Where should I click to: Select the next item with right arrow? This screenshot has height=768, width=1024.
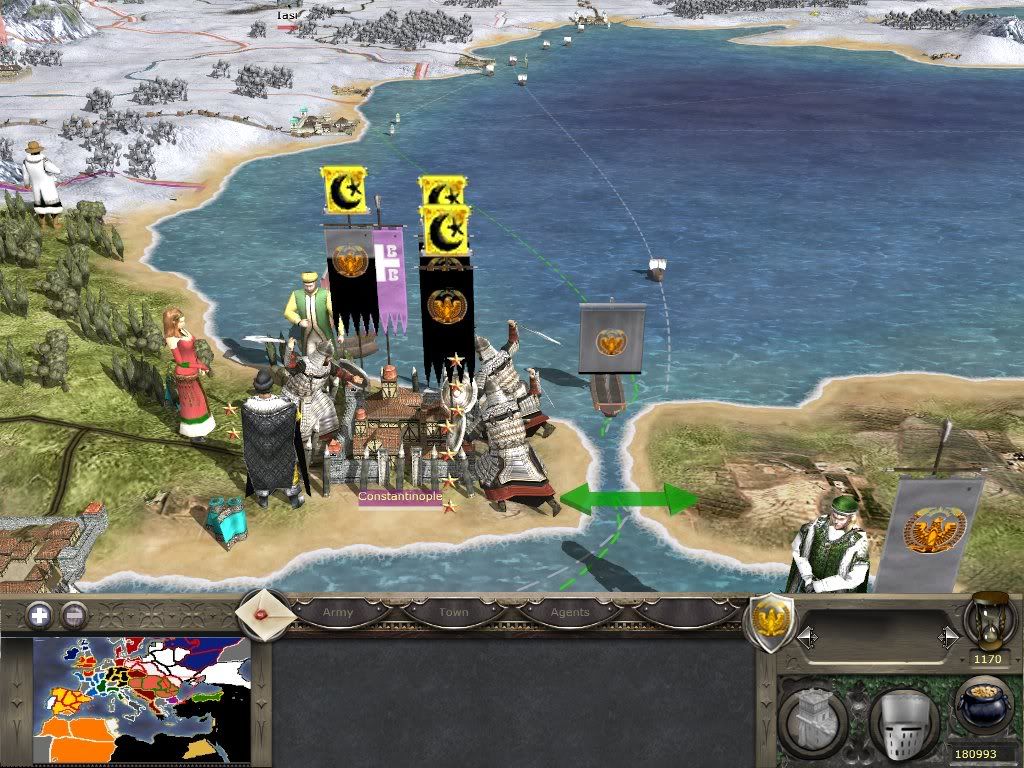point(948,637)
